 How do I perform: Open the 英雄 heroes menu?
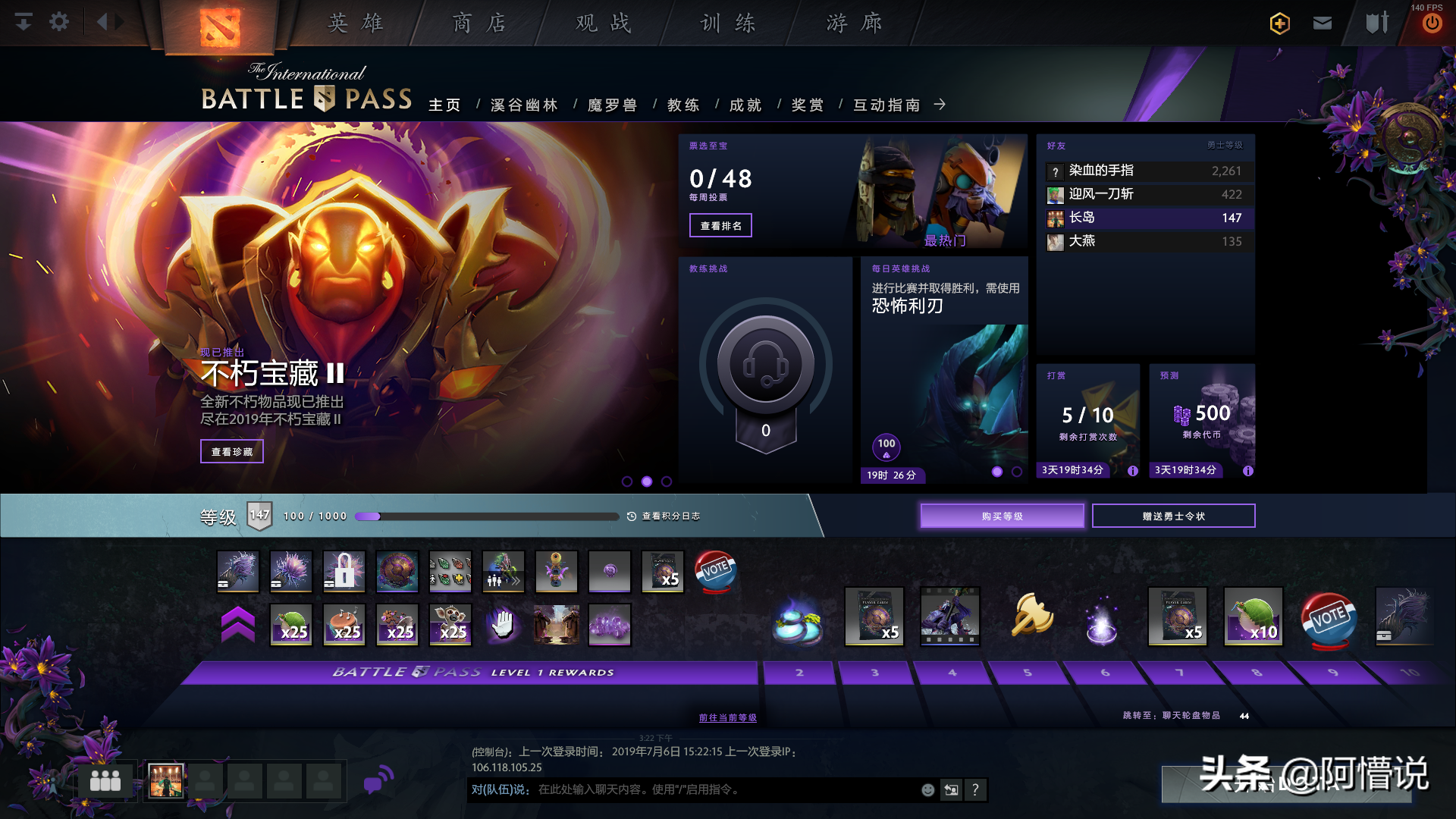click(356, 24)
